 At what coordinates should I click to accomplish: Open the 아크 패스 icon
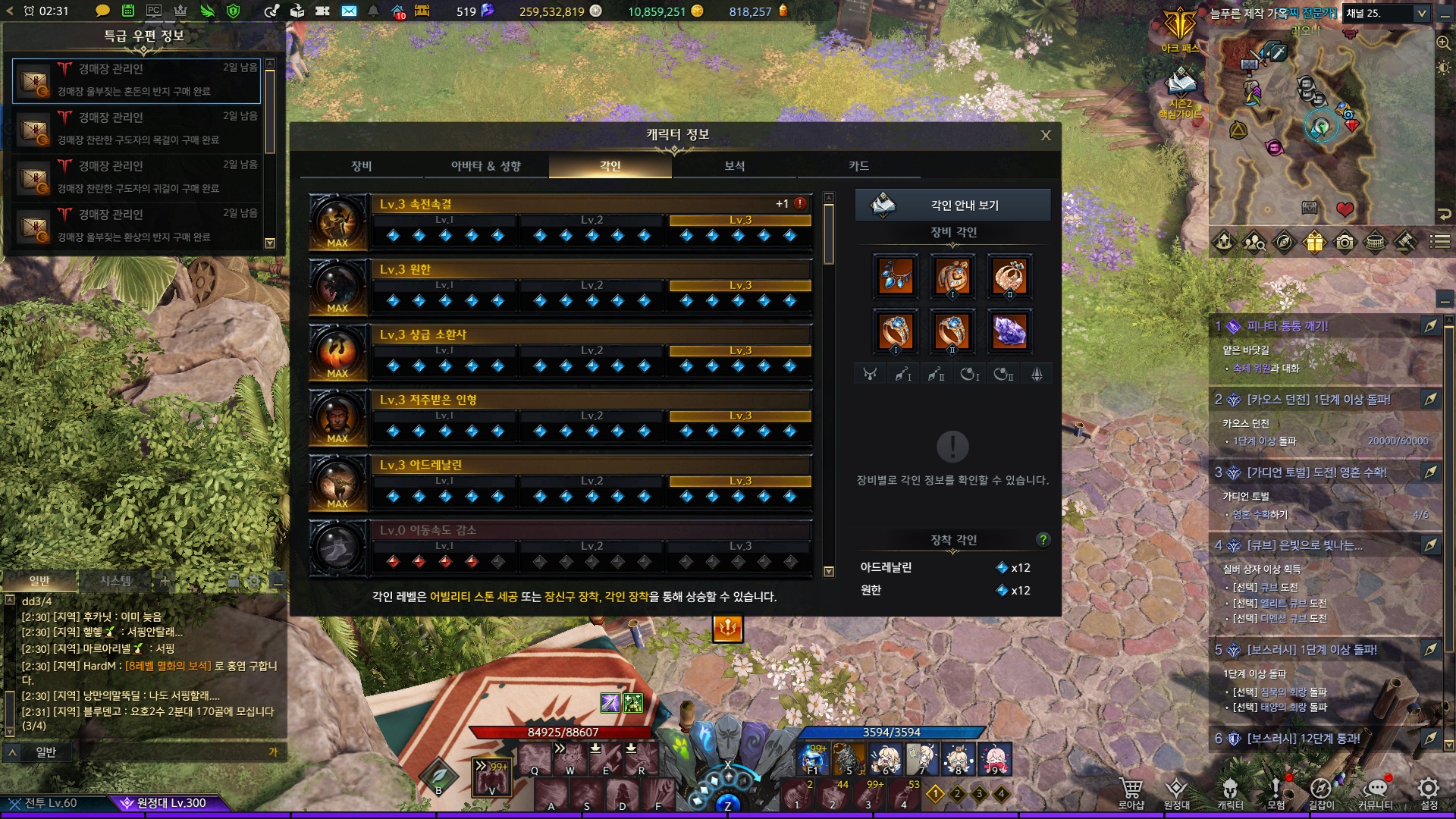coord(1180,30)
